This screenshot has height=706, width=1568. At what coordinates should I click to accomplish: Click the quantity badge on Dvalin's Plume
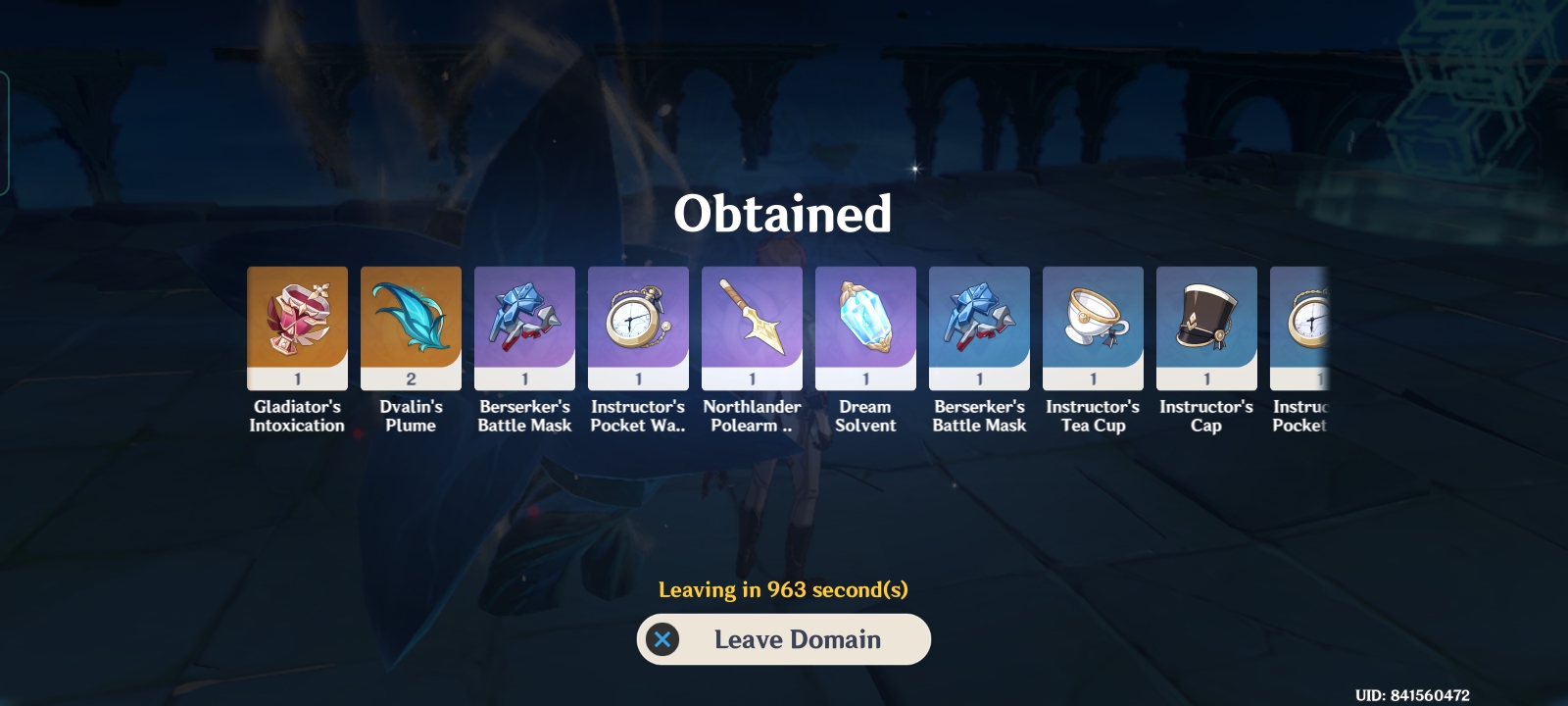click(x=411, y=378)
